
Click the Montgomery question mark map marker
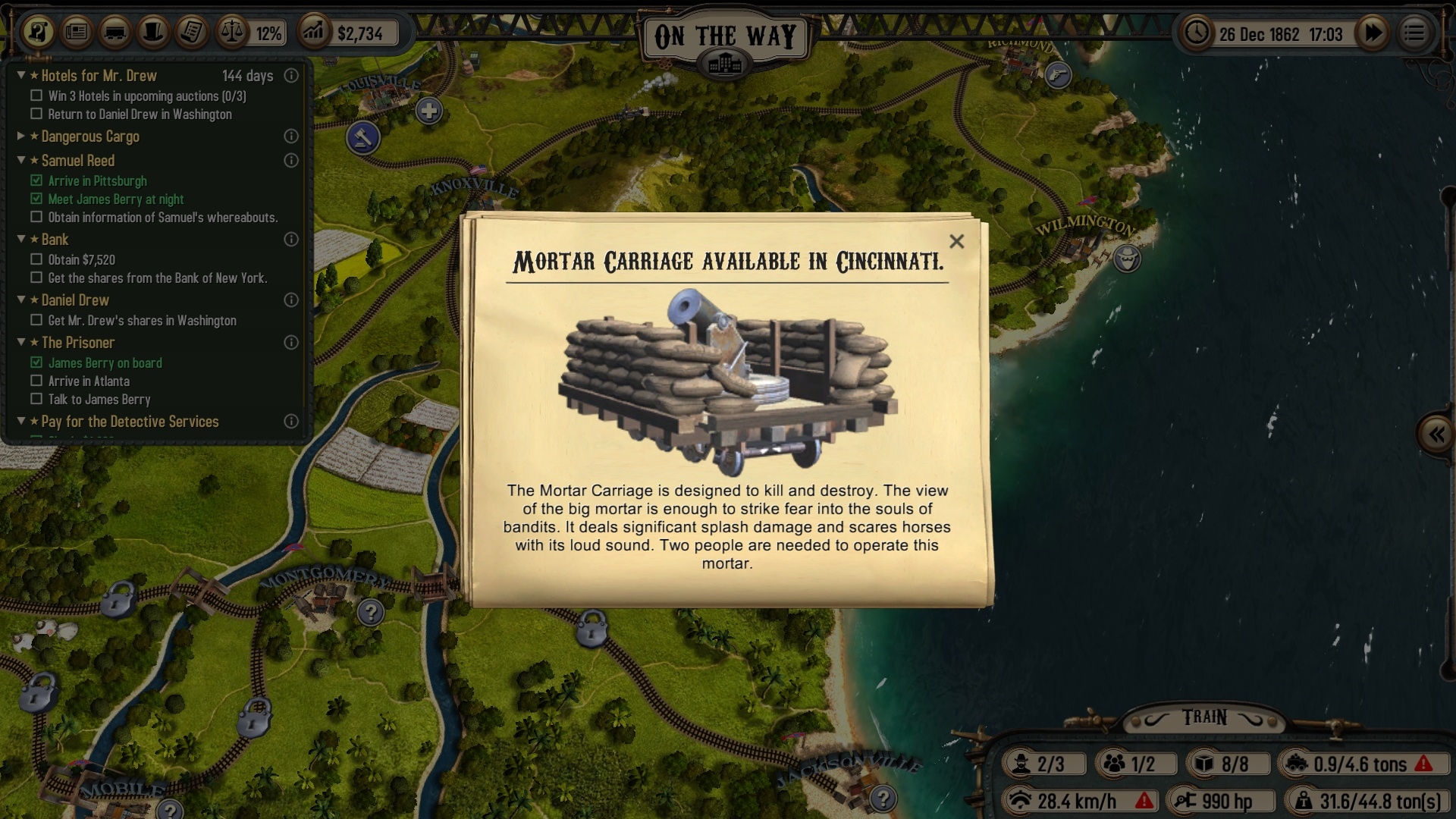pos(371,611)
